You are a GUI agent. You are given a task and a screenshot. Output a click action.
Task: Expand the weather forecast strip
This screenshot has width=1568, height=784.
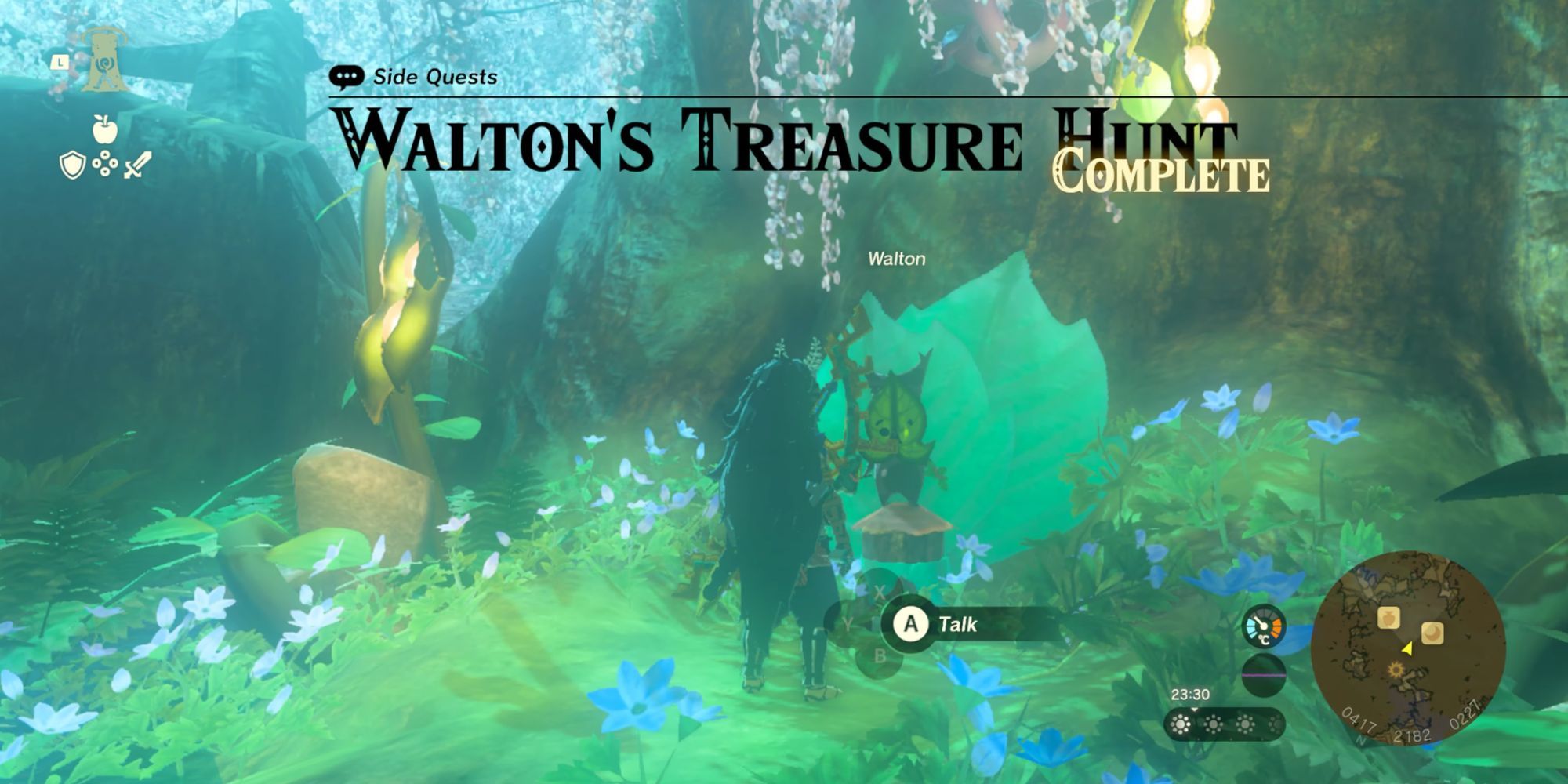1224,724
